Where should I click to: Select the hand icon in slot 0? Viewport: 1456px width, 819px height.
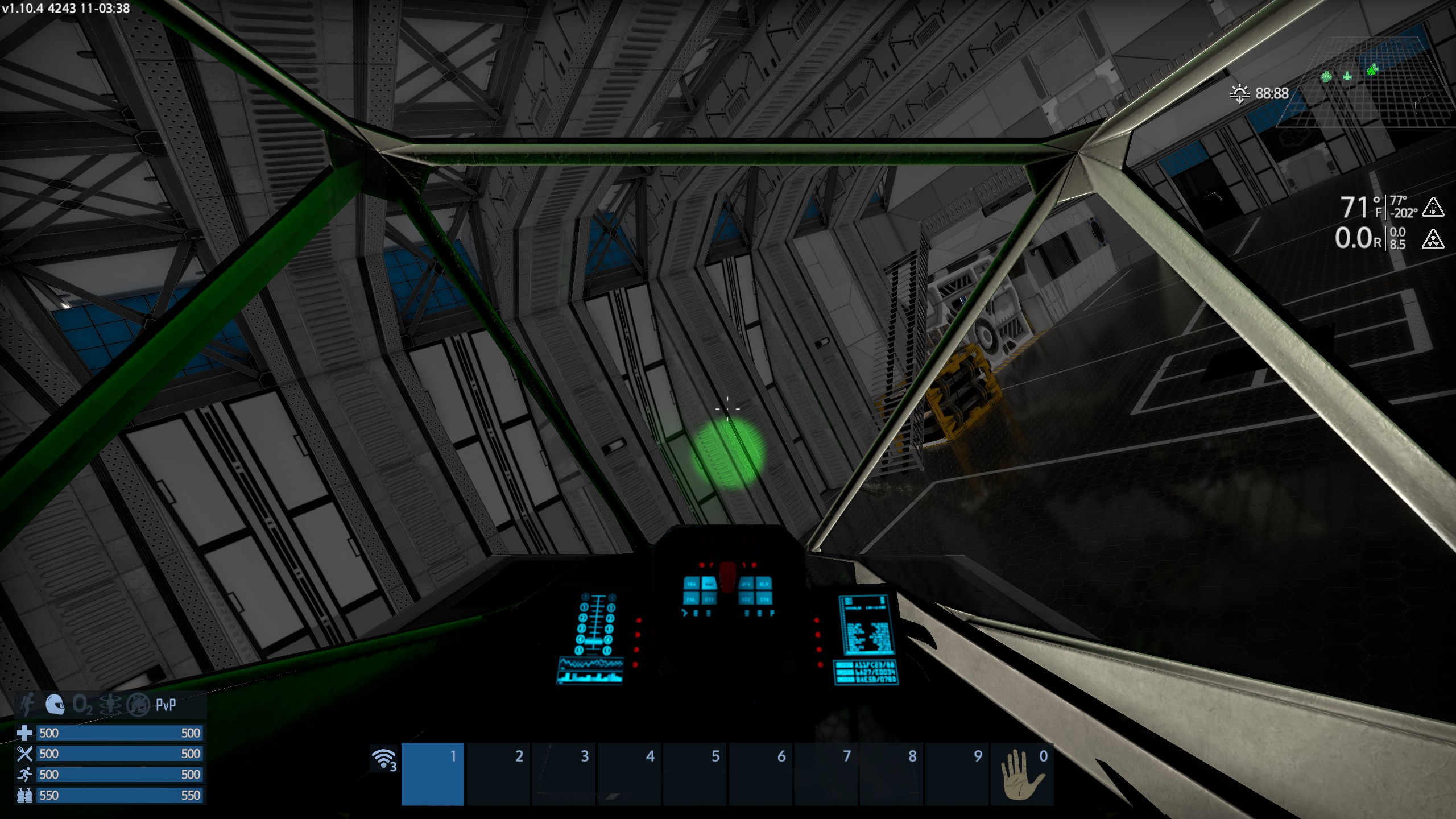click(x=1022, y=774)
